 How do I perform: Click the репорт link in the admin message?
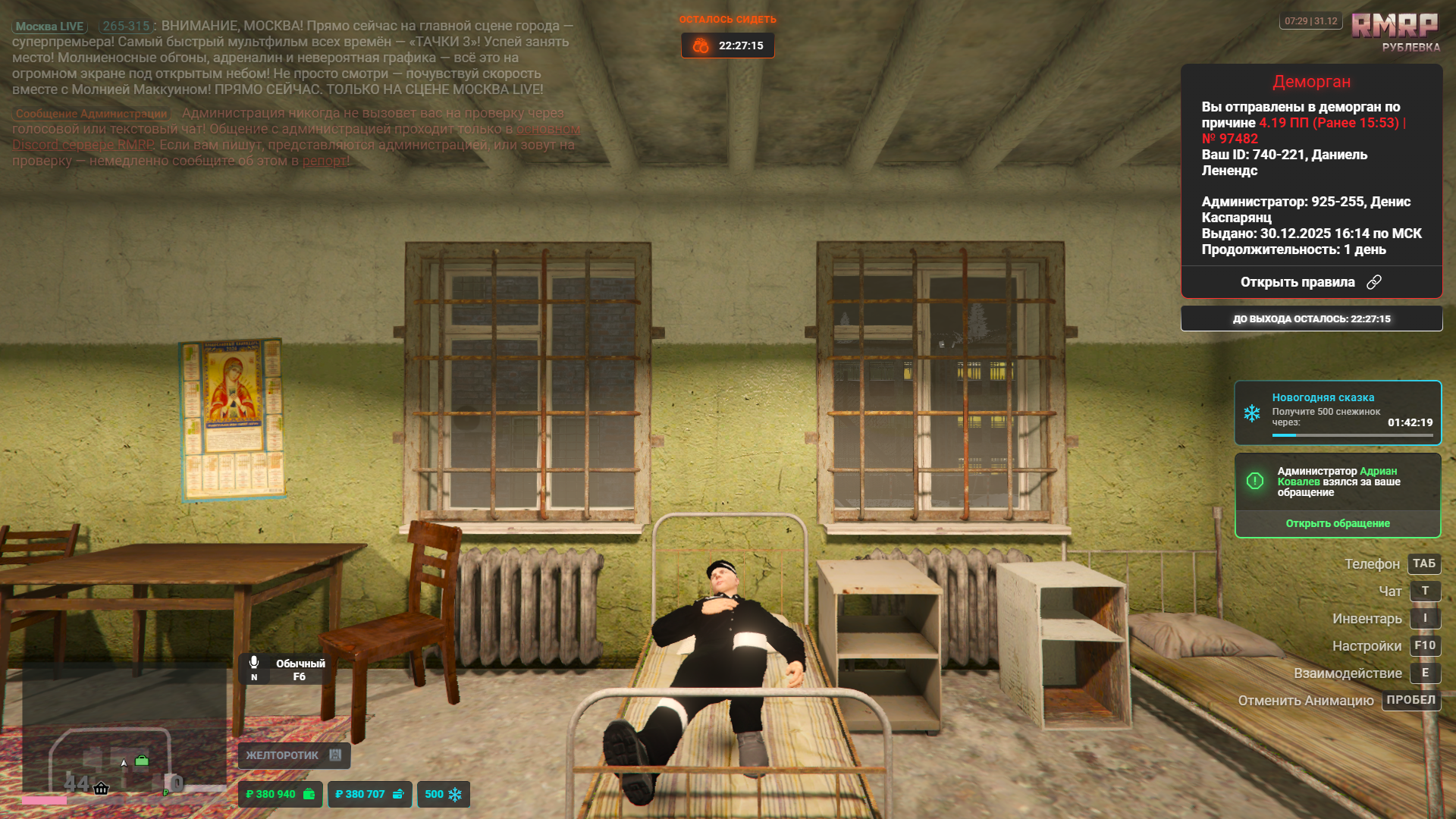pyautogui.click(x=325, y=161)
